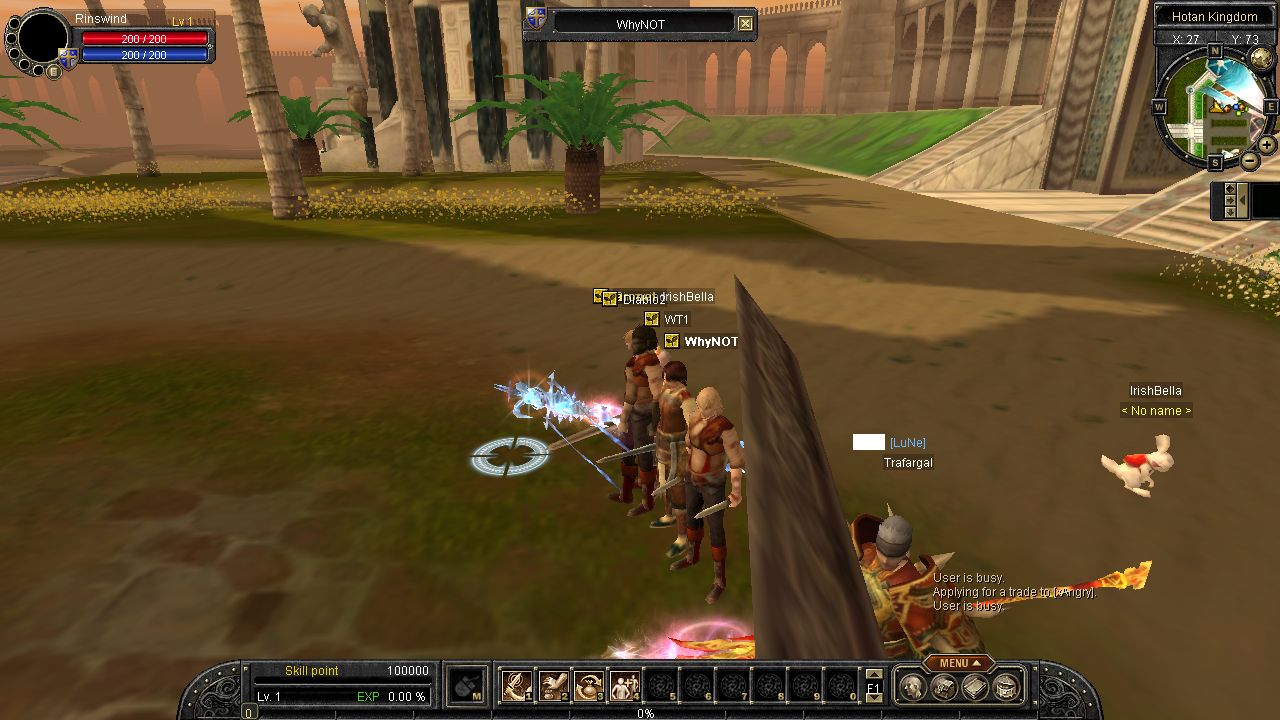Open the helmet icon in menu bar
Image resolution: width=1280 pixels, height=720 pixels.
tap(943, 687)
